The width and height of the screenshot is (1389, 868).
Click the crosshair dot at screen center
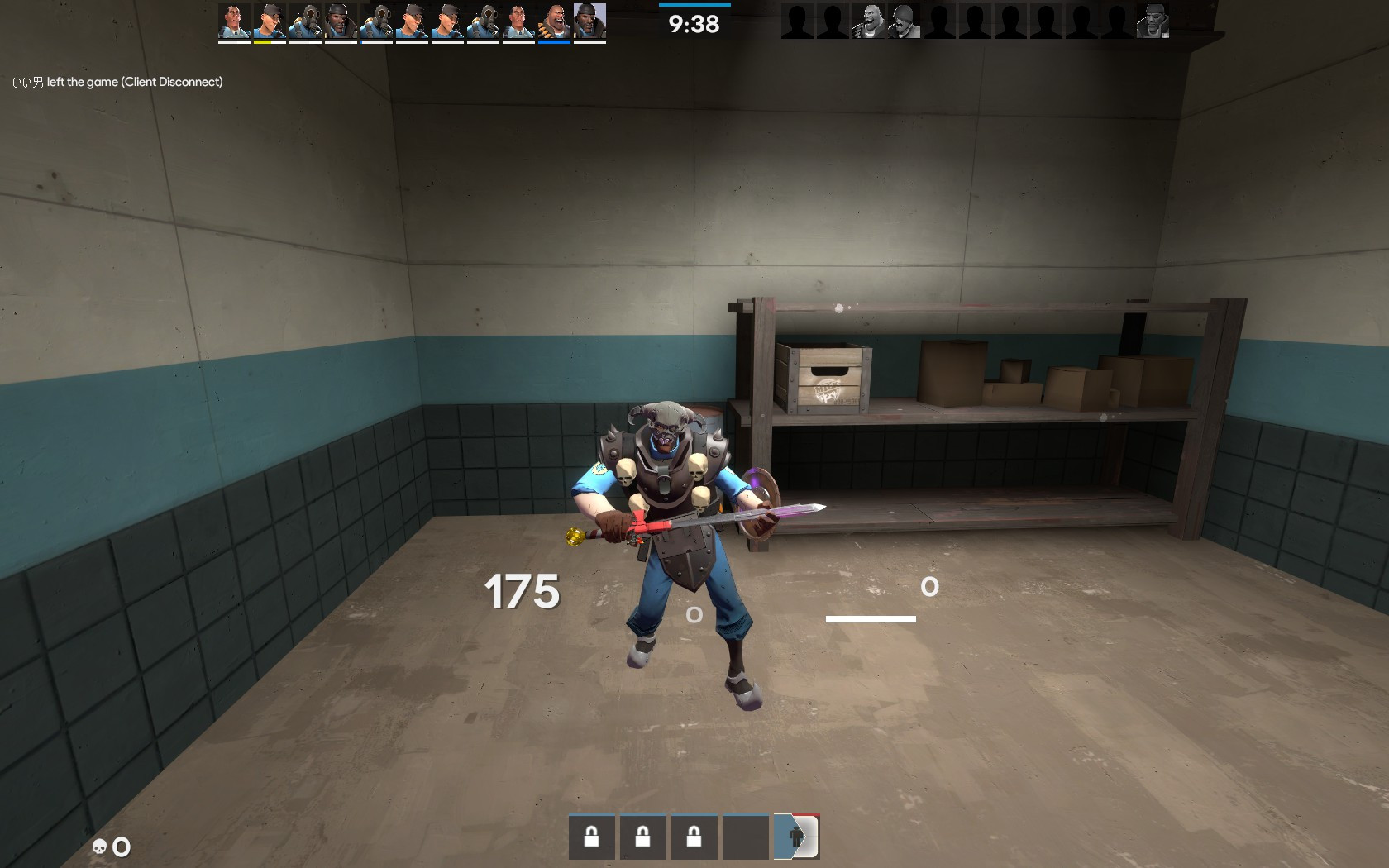[693, 613]
